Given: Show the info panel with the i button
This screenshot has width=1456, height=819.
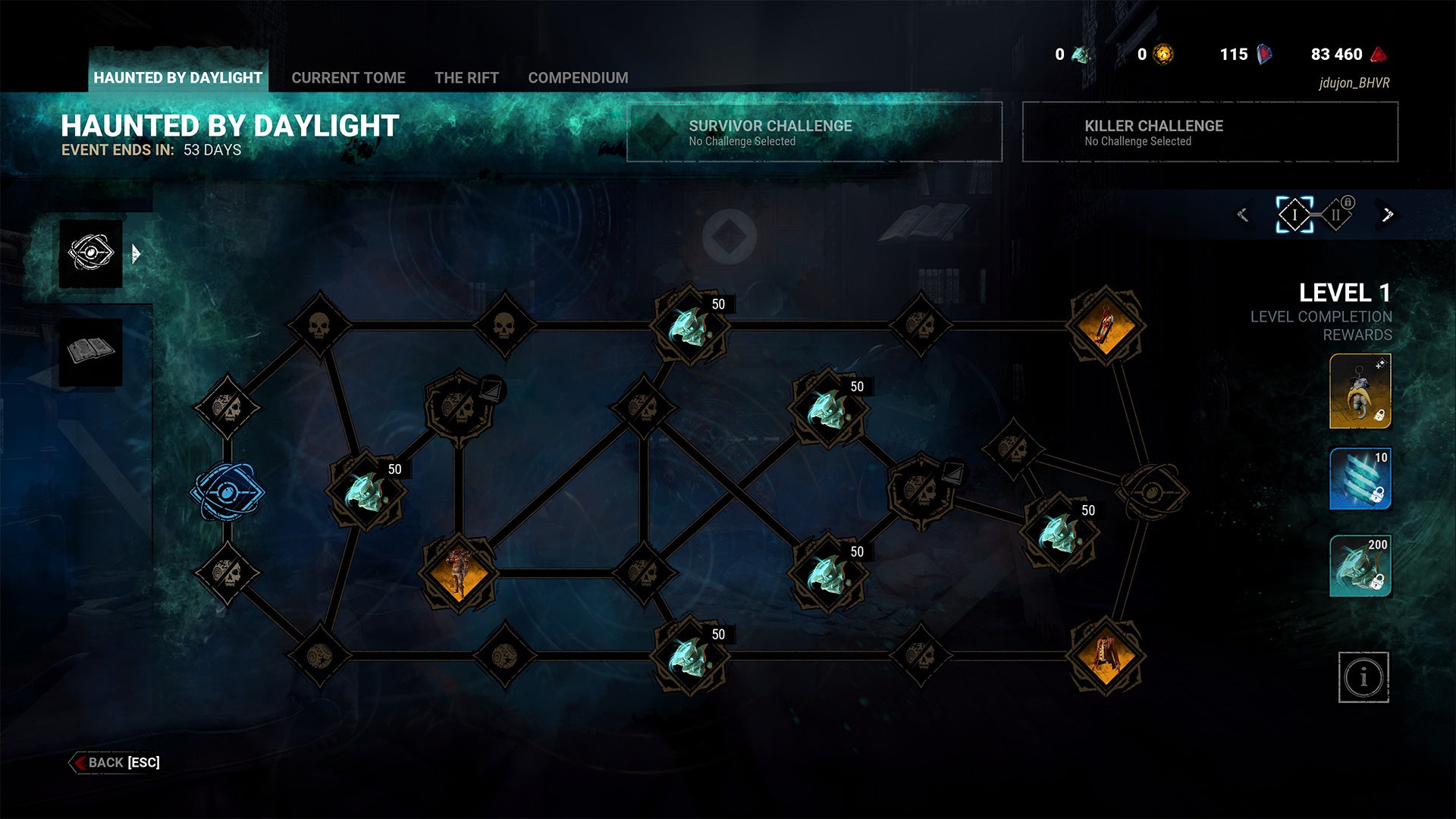Looking at the screenshot, I should click(x=1363, y=676).
